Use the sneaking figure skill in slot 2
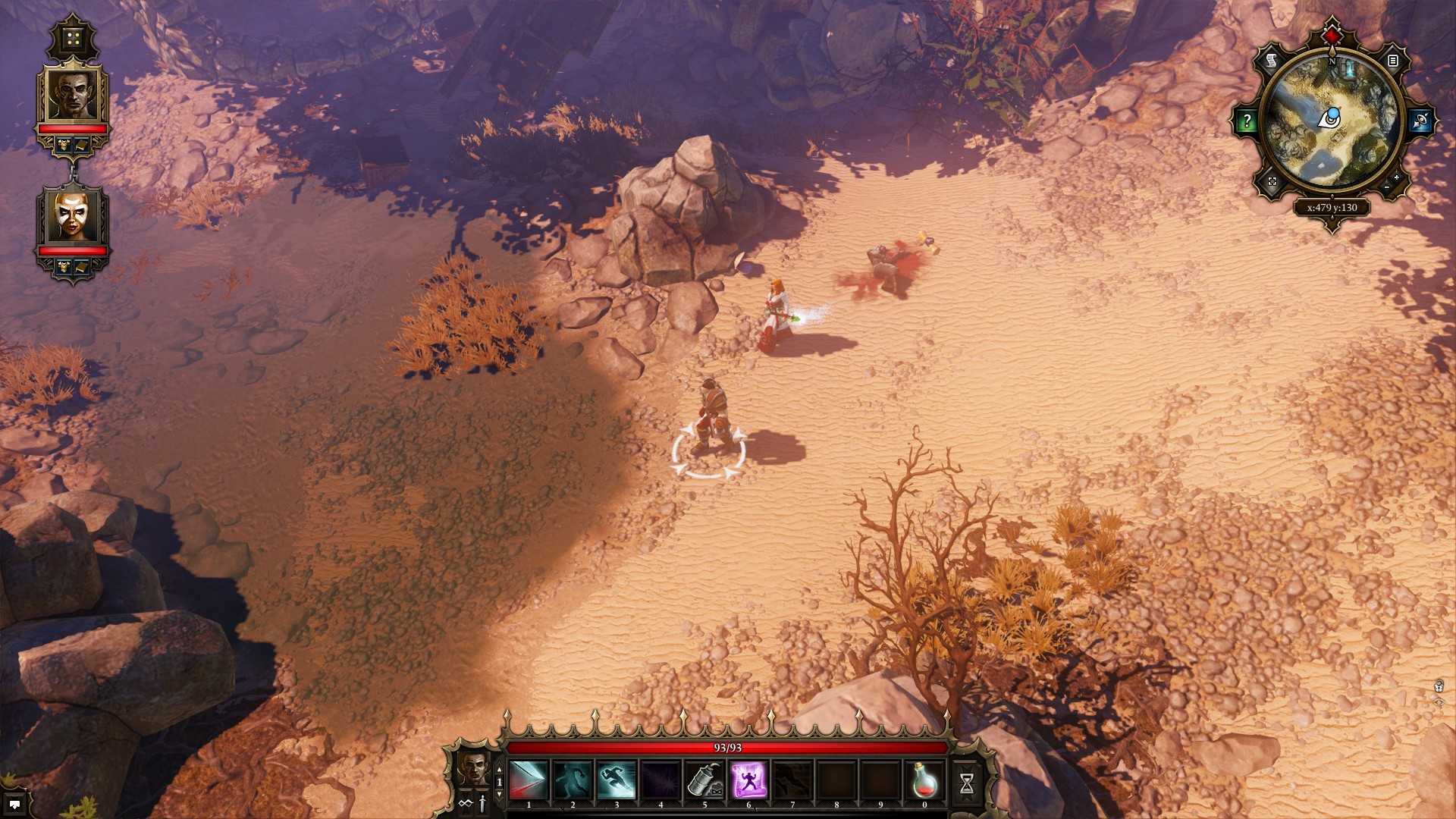This screenshot has width=1456, height=819. coord(573,780)
